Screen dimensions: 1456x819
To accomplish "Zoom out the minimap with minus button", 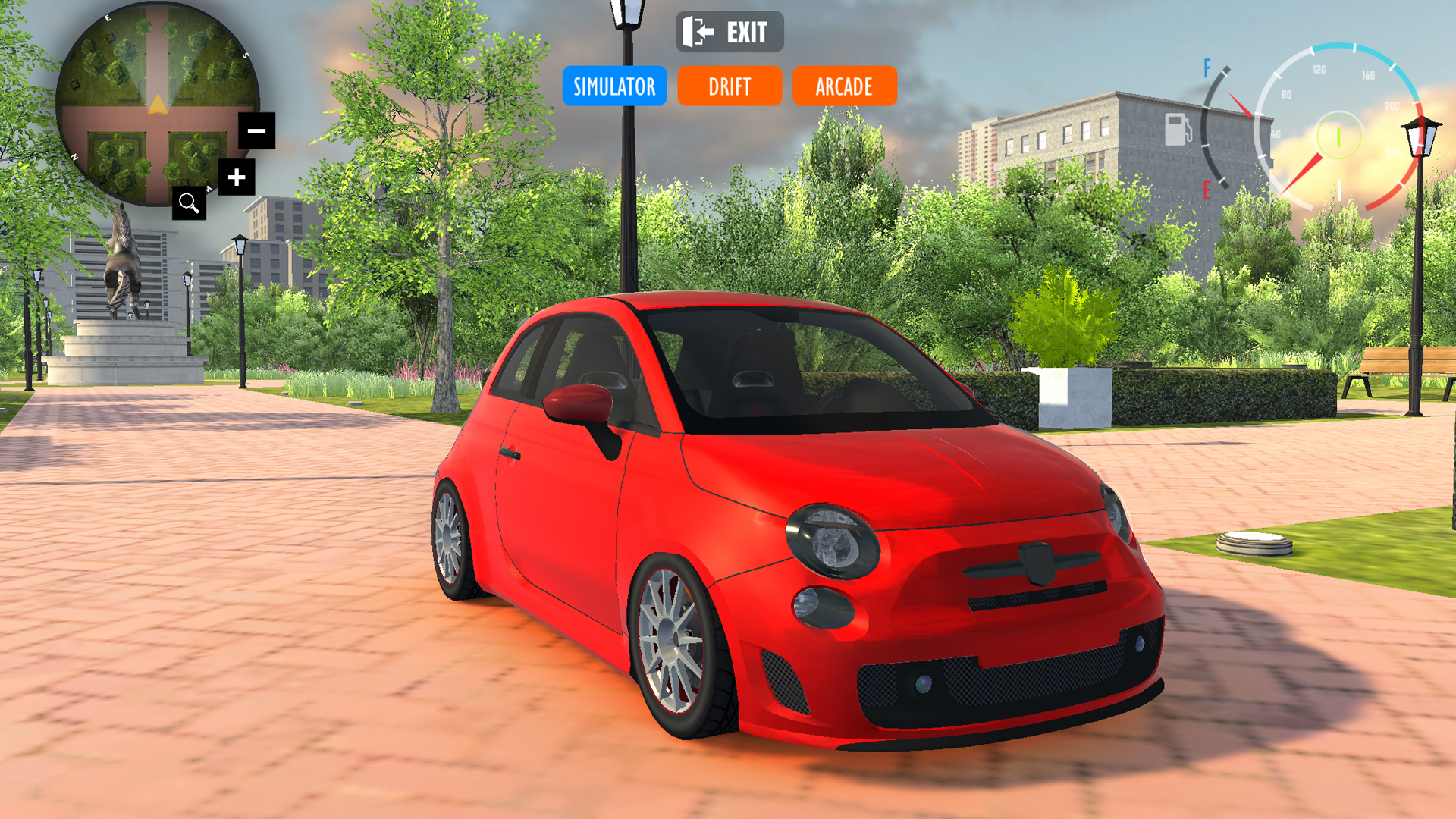I will click(256, 130).
